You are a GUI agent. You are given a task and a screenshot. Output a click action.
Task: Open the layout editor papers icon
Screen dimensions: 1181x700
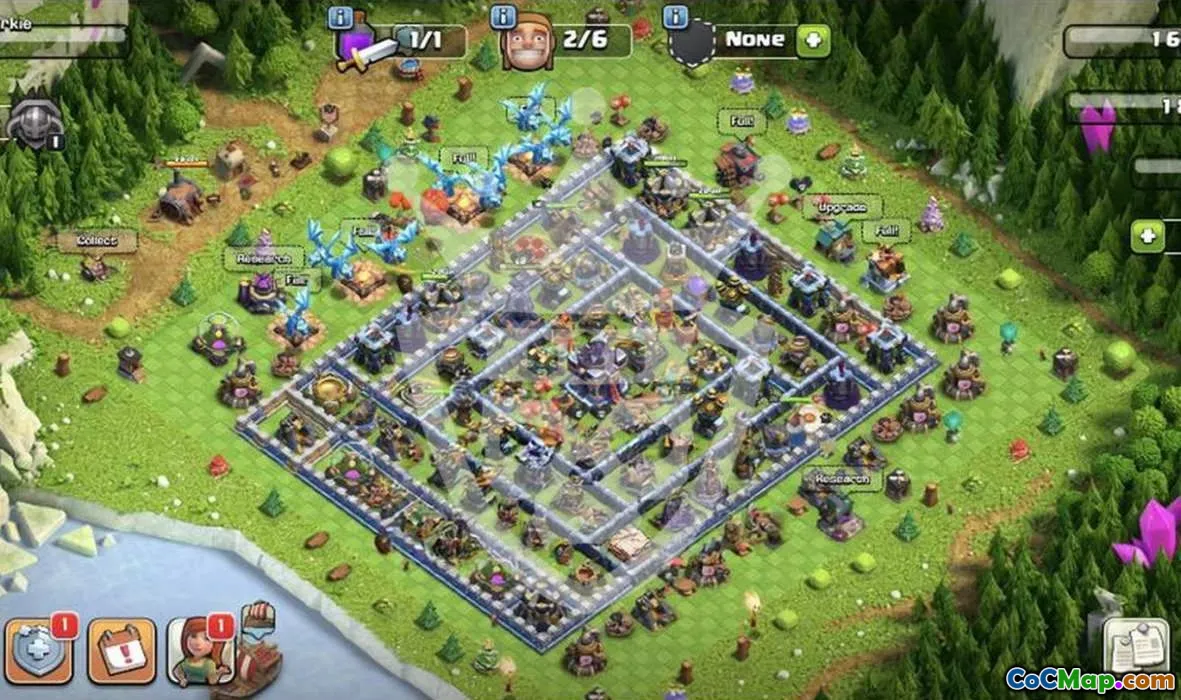1136,645
